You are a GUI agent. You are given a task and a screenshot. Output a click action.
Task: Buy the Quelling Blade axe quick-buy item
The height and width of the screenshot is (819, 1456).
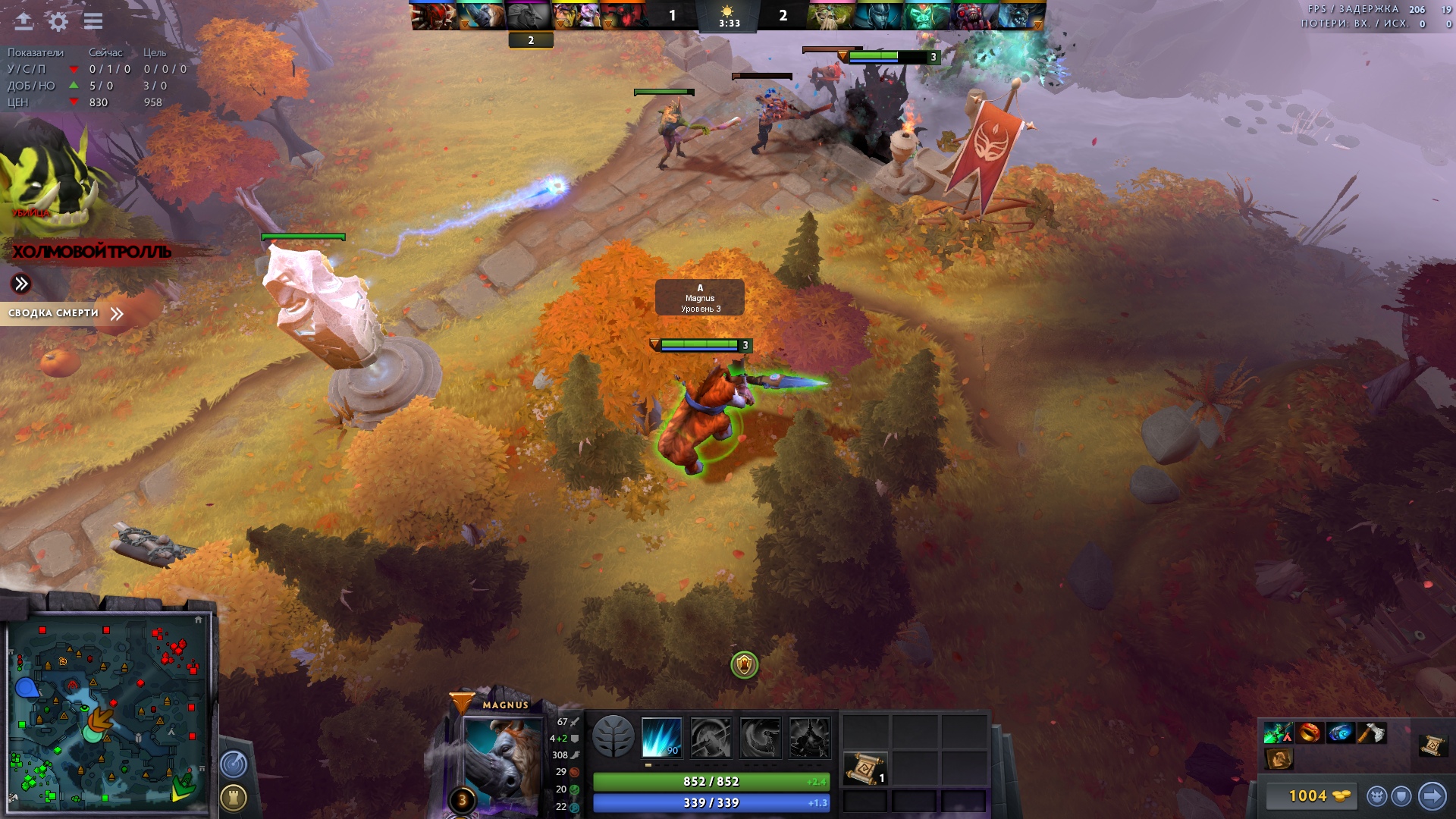tap(1371, 733)
